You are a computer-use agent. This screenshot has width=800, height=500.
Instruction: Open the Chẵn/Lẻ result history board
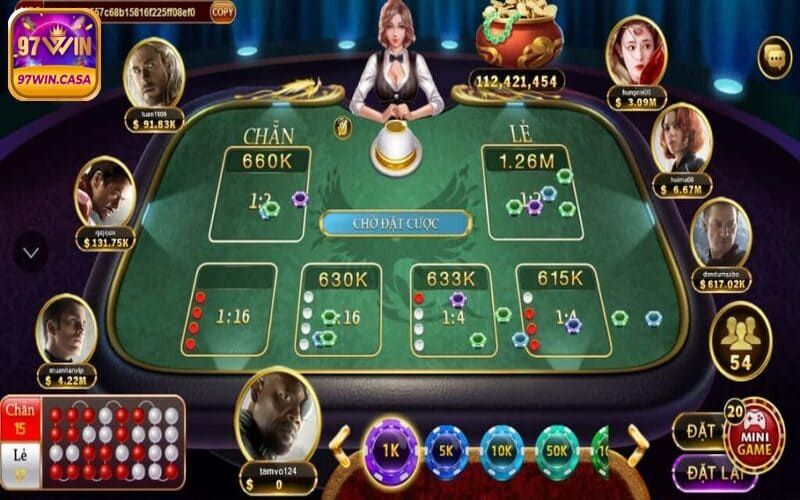click(x=92, y=442)
